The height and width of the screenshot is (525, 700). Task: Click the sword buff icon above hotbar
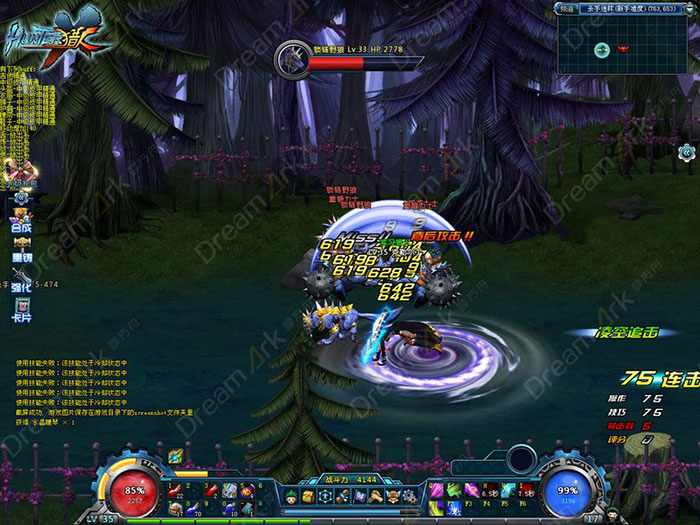tap(176, 457)
